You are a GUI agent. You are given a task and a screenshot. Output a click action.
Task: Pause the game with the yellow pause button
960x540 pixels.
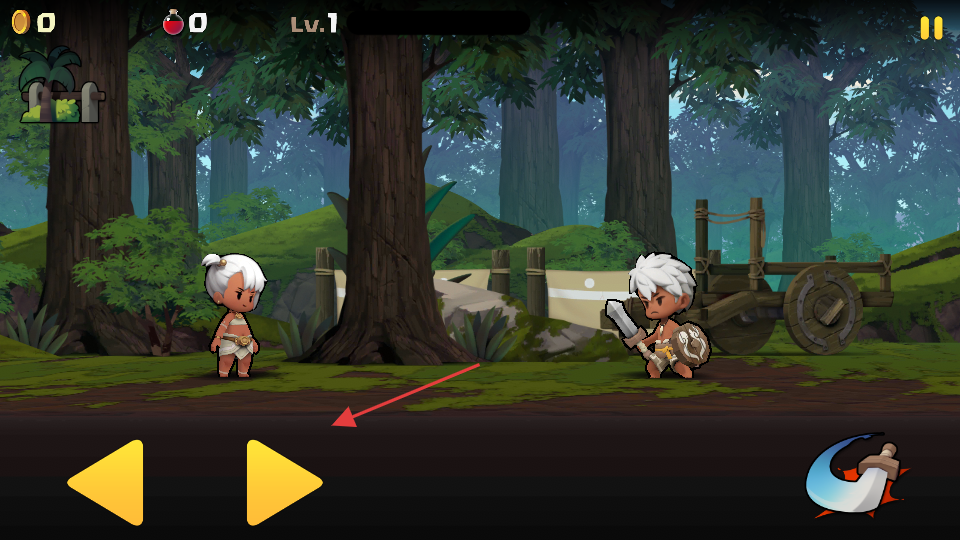pyautogui.click(x=931, y=28)
